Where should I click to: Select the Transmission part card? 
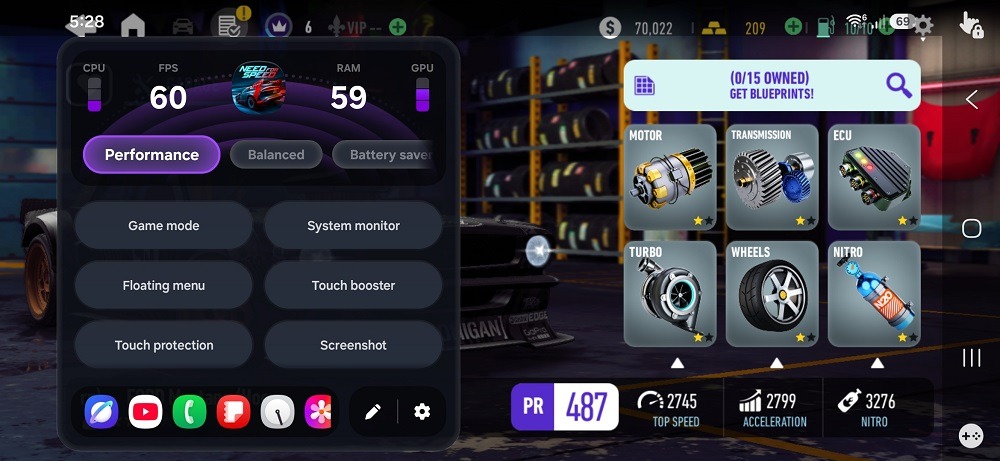click(x=772, y=178)
